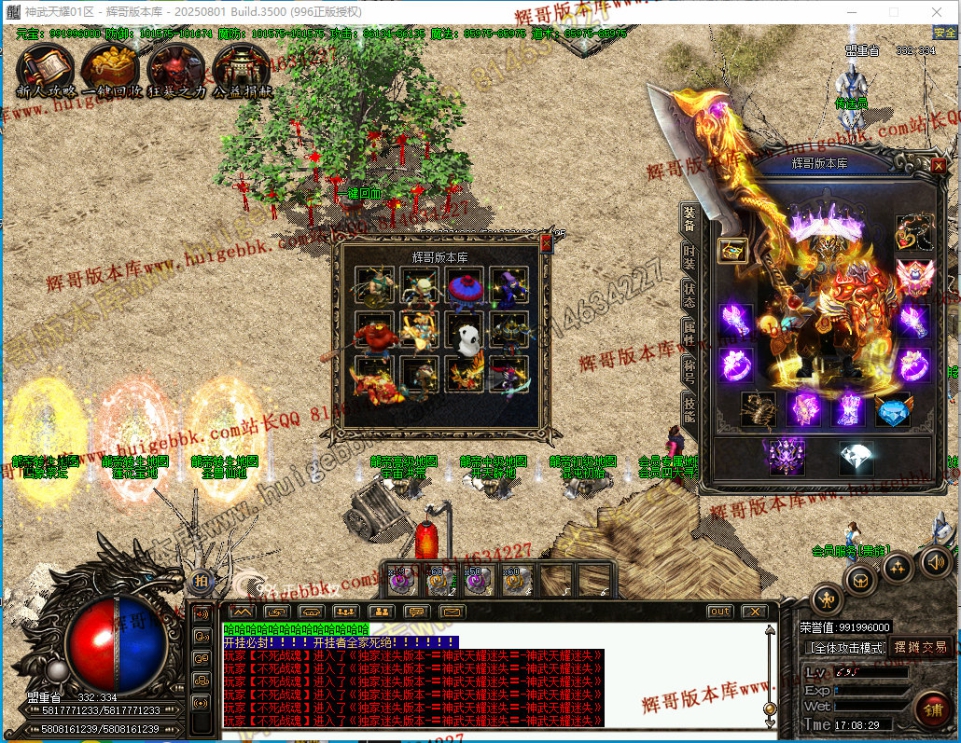Screen dimensions: 961x743
Task: Toggle the 全体攻击模式 attack mode button
Action: coord(845,648)
